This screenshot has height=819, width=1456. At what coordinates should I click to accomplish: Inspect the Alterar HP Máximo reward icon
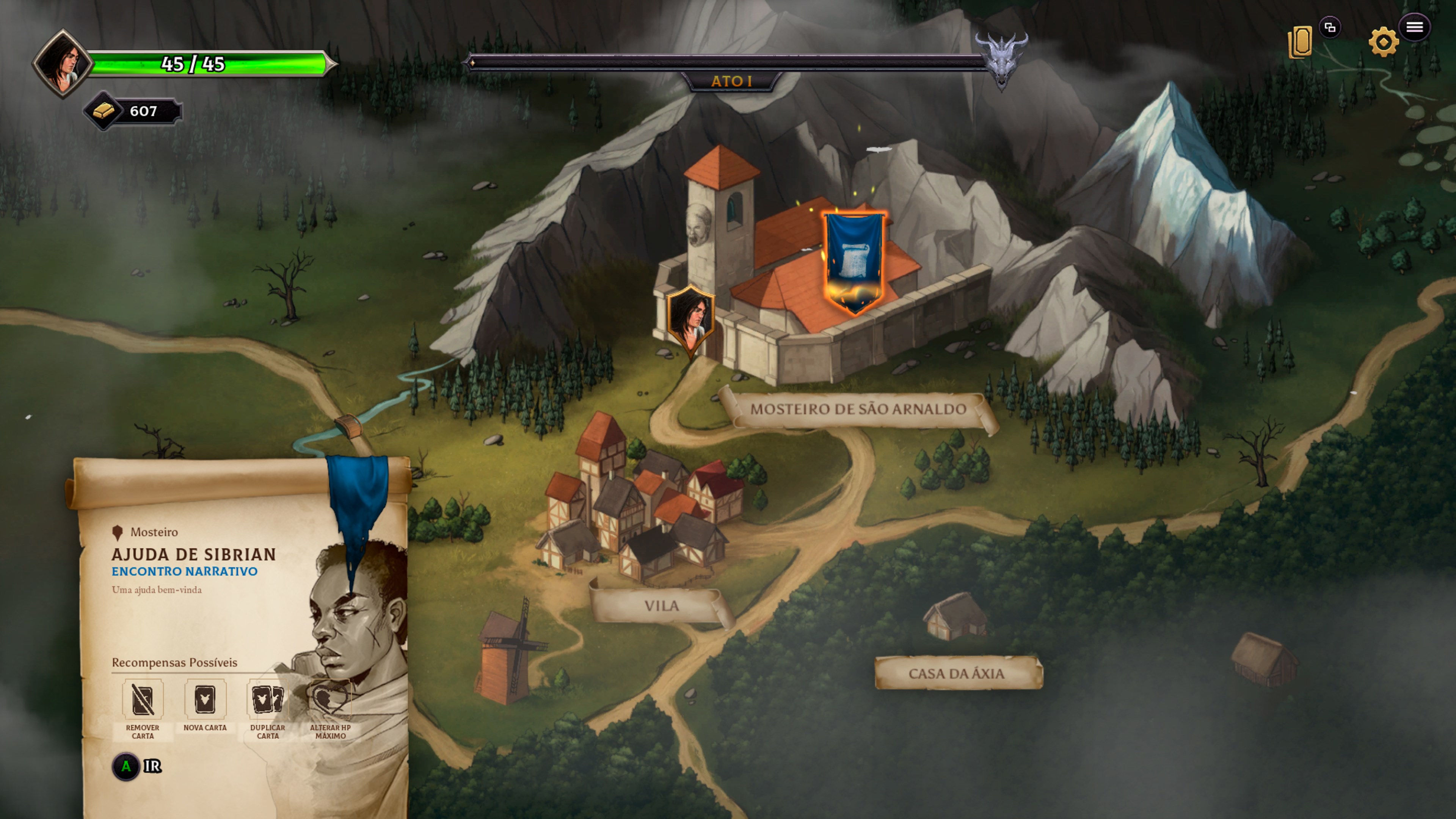click(330, 700)
